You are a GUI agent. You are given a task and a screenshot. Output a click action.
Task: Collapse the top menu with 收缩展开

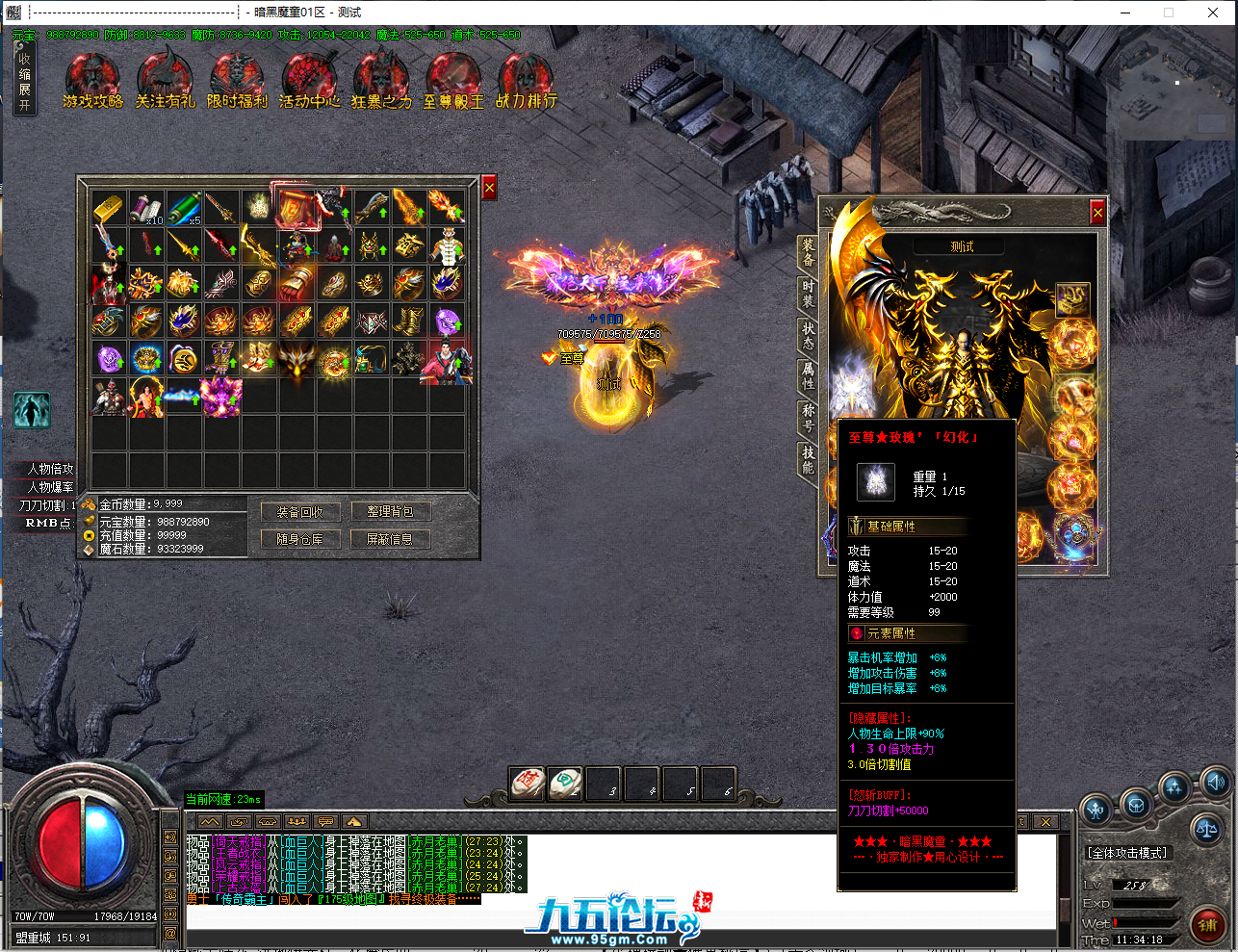tap(24, 82)
